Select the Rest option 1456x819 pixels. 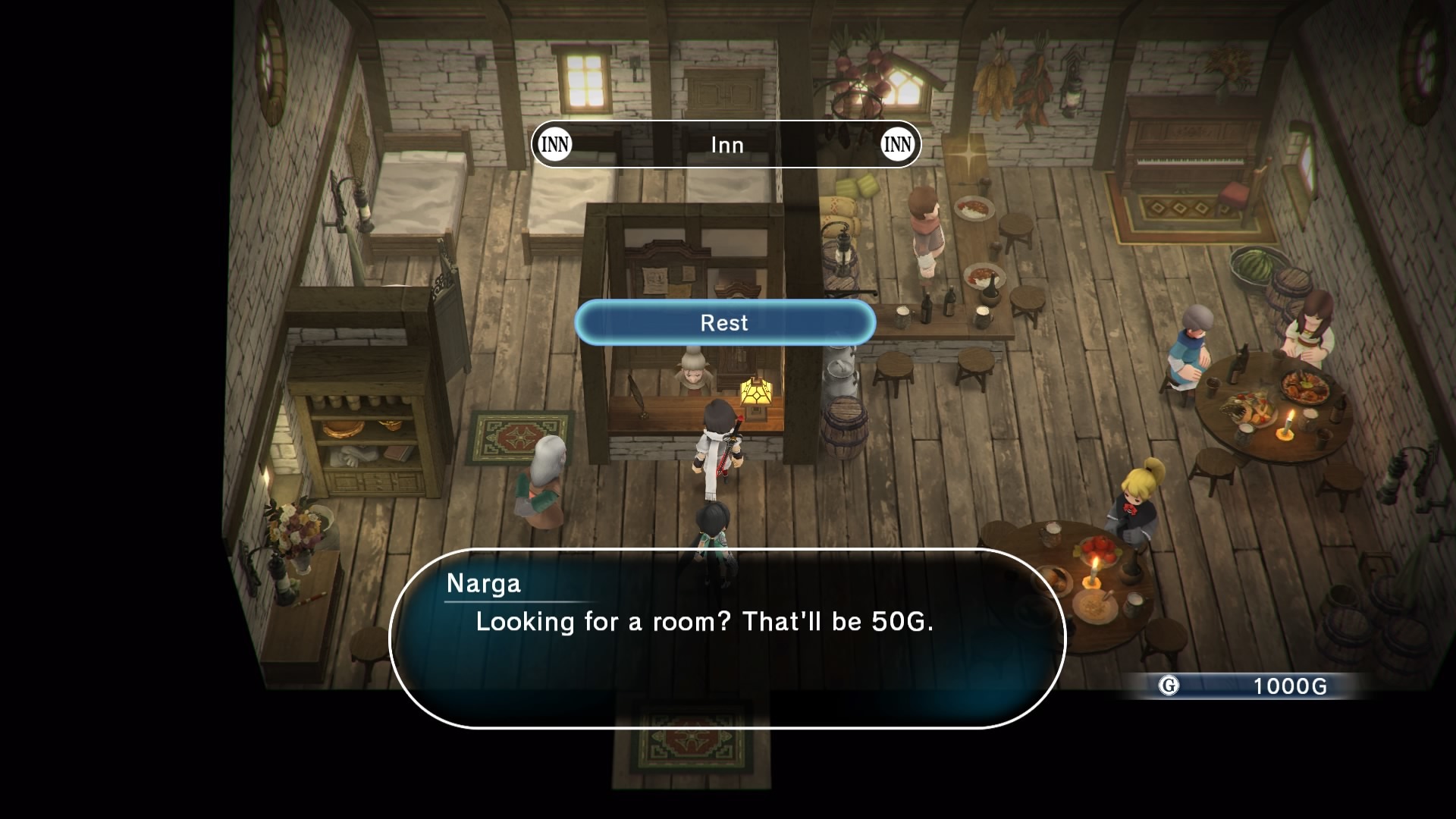tap(725, 323)
